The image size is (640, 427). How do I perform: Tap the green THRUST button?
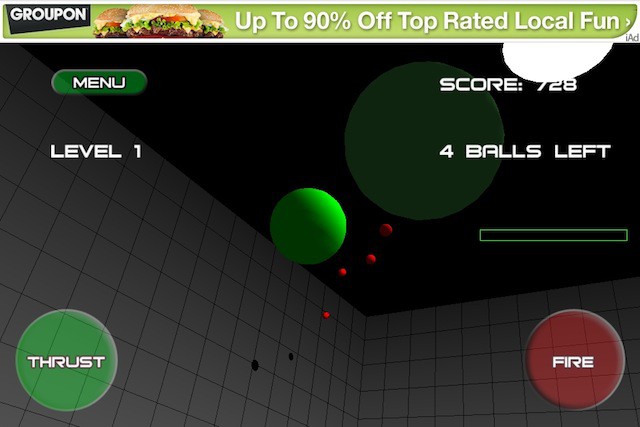(66, 361)
